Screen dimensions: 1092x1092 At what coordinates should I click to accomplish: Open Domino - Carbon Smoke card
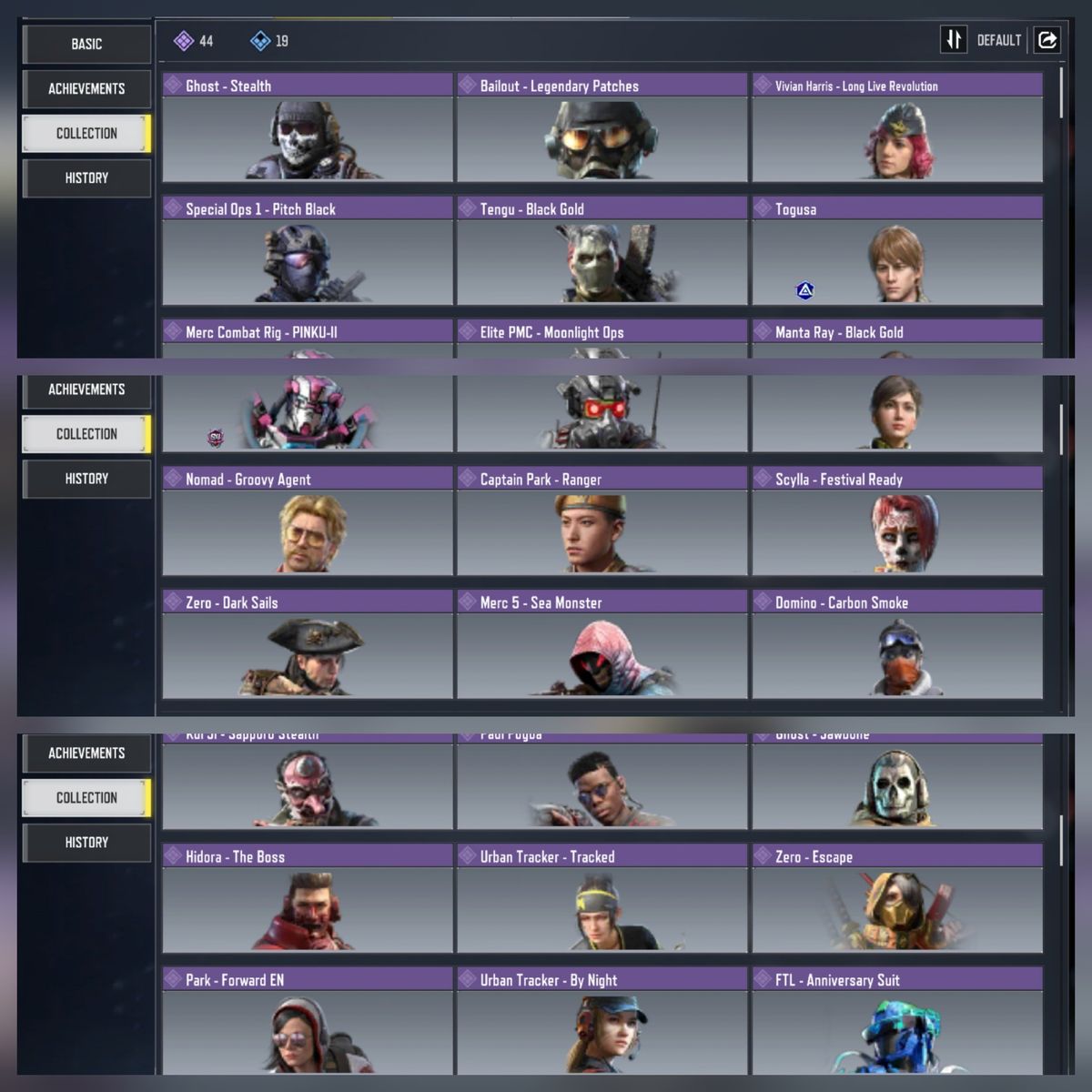897,644
